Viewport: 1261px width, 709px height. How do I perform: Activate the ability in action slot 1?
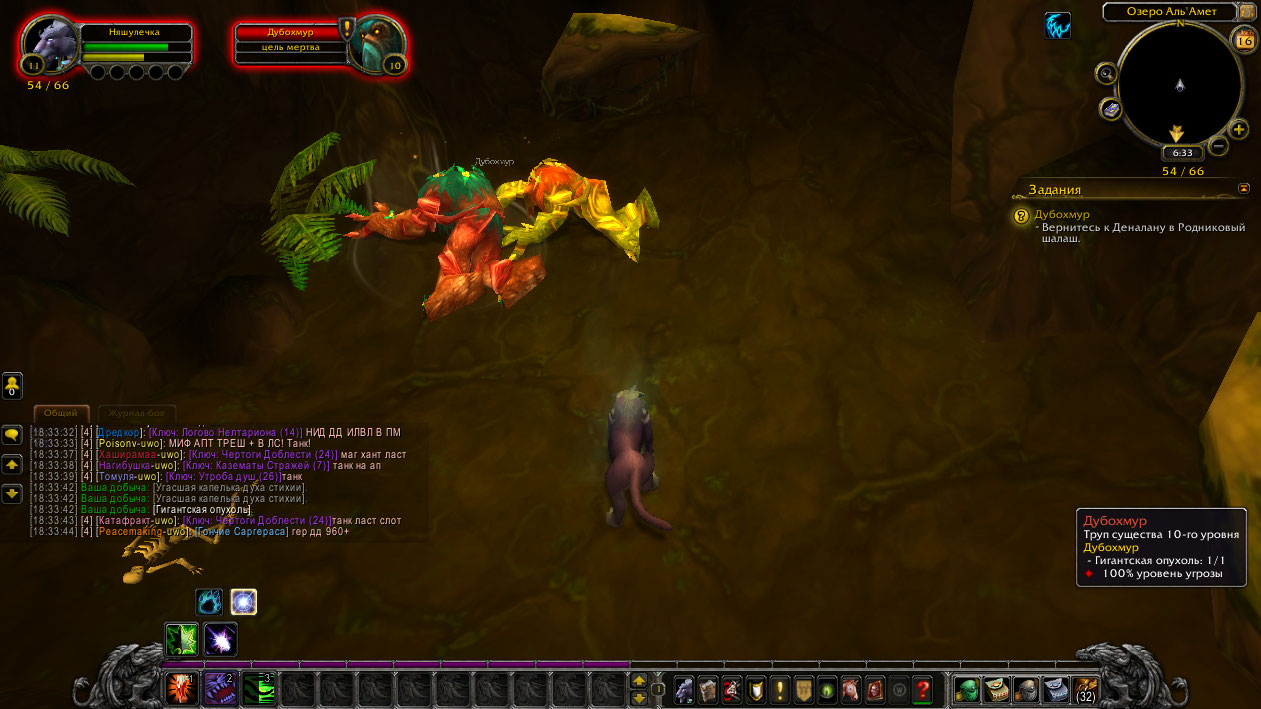(182, 688)
